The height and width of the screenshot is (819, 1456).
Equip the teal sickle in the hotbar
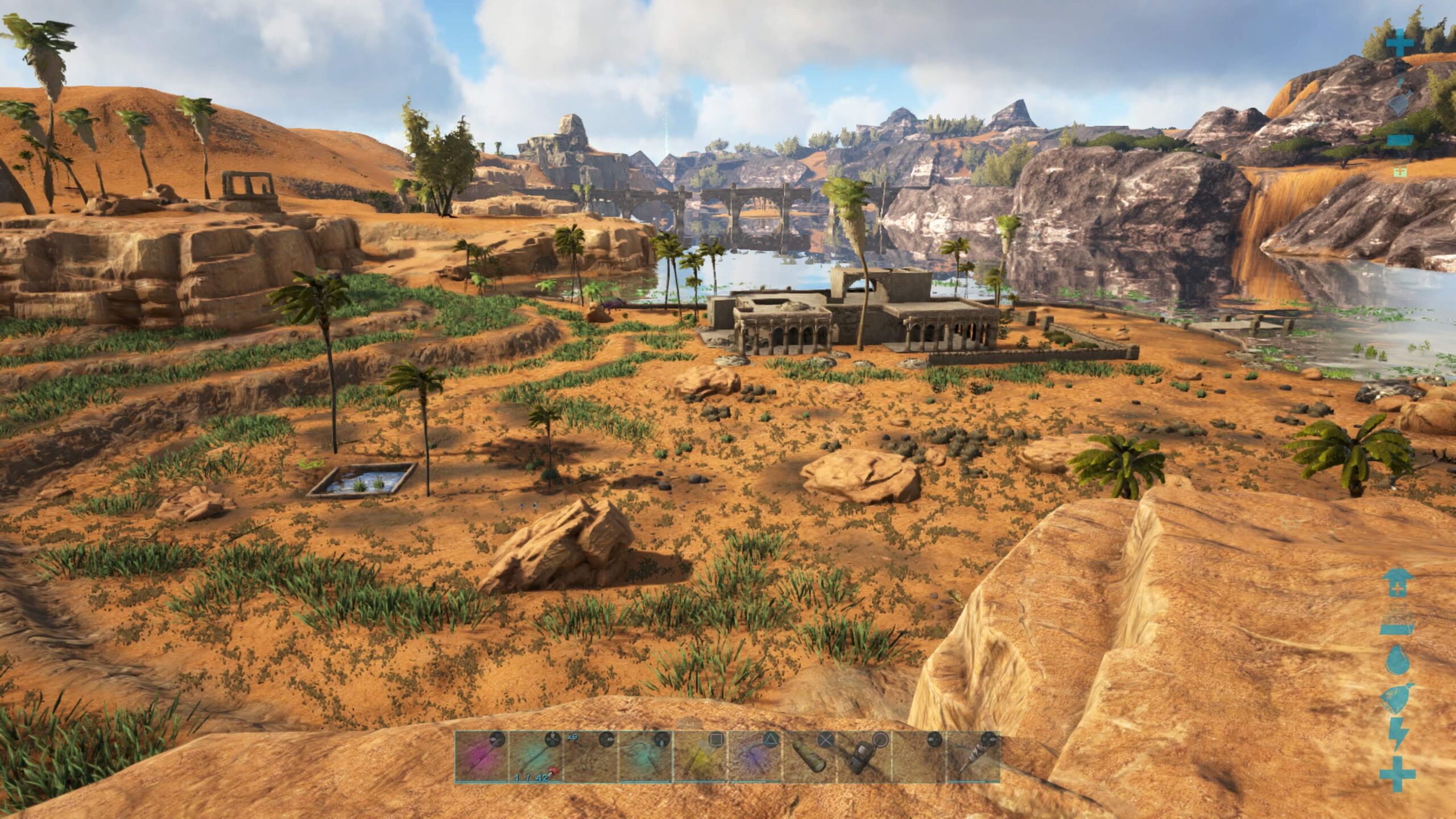645,756
